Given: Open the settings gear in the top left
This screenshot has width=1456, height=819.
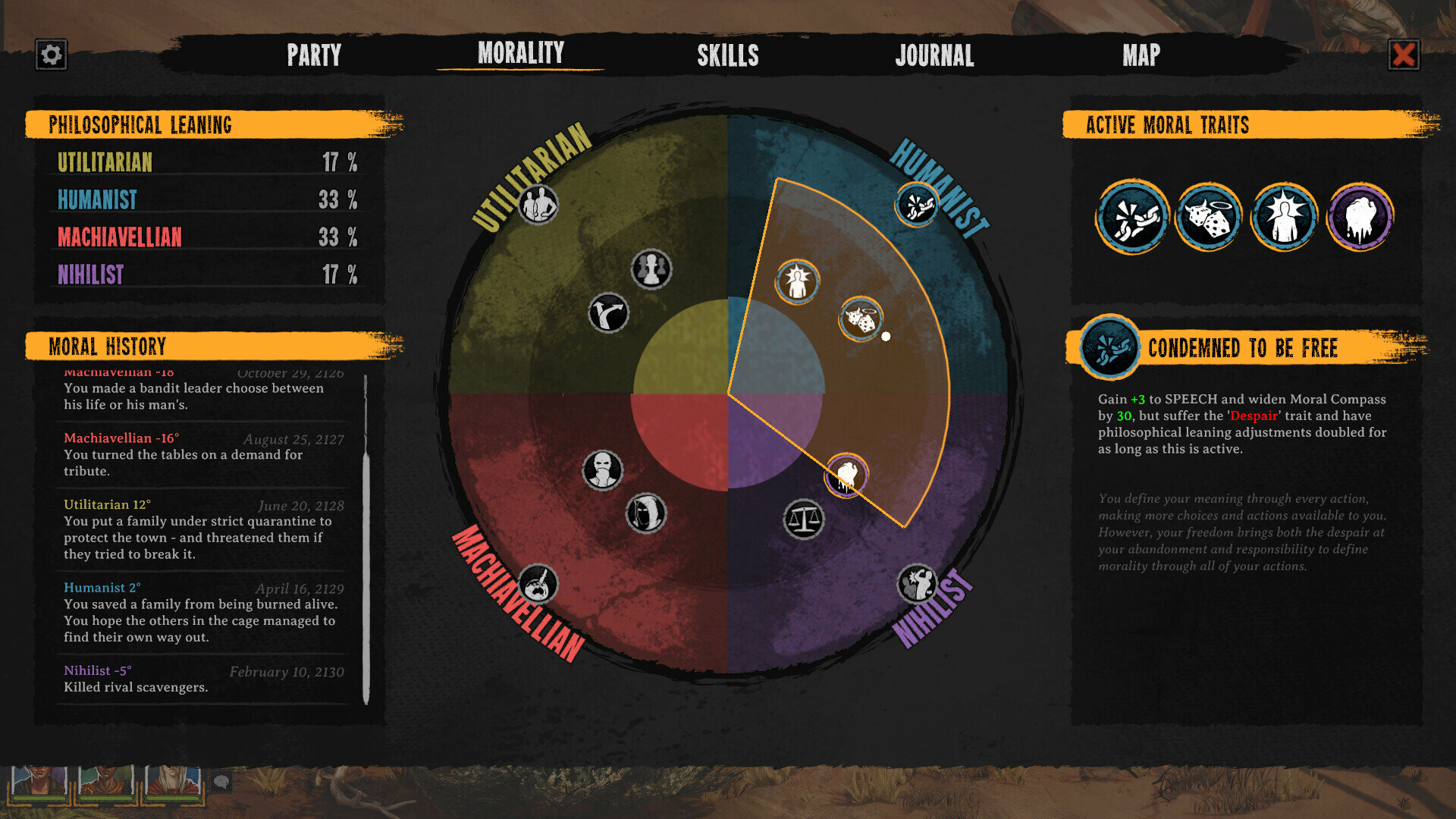Looking at the screenshot, I should [x=49, y=54].
